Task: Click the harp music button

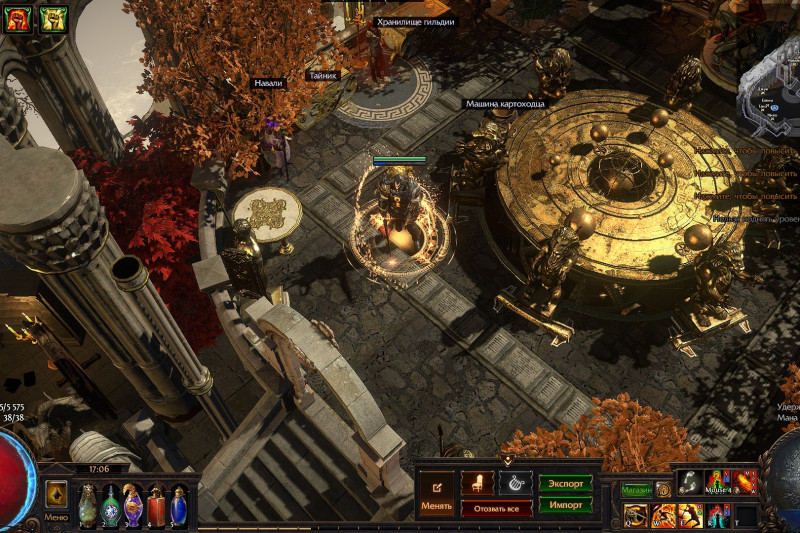Action: (515, 482)
